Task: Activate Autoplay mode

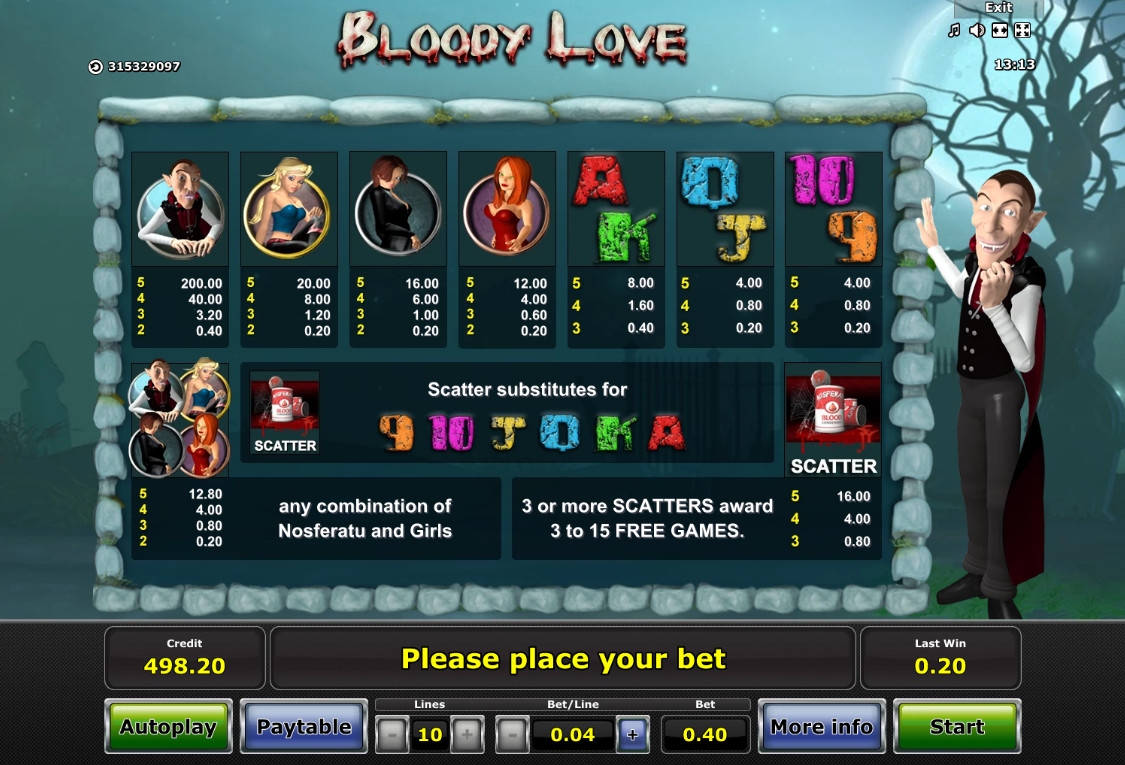Action: [x=168, y=727]
